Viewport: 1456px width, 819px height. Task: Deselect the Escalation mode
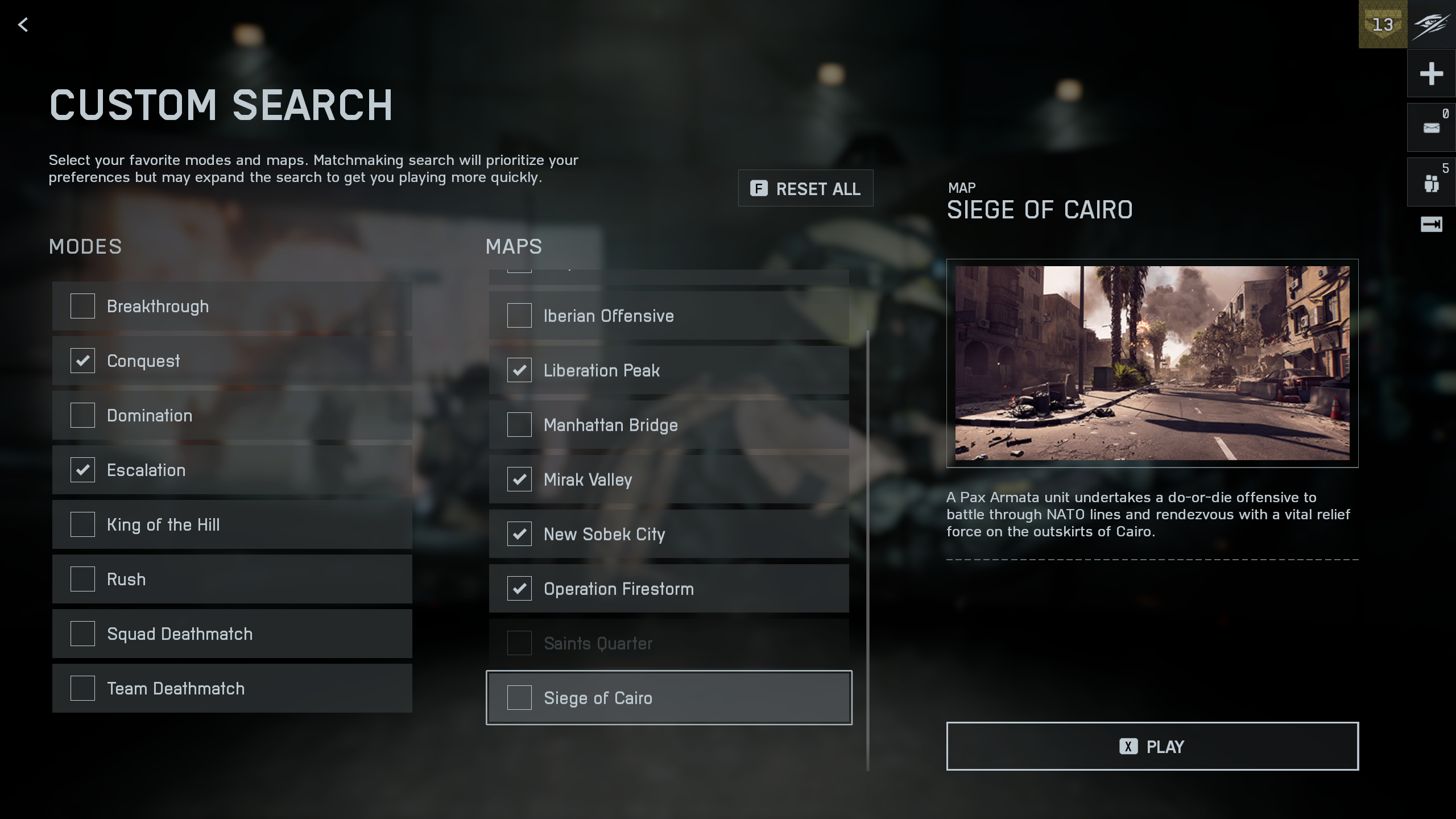pyautogui.click(x=82, y=470)
